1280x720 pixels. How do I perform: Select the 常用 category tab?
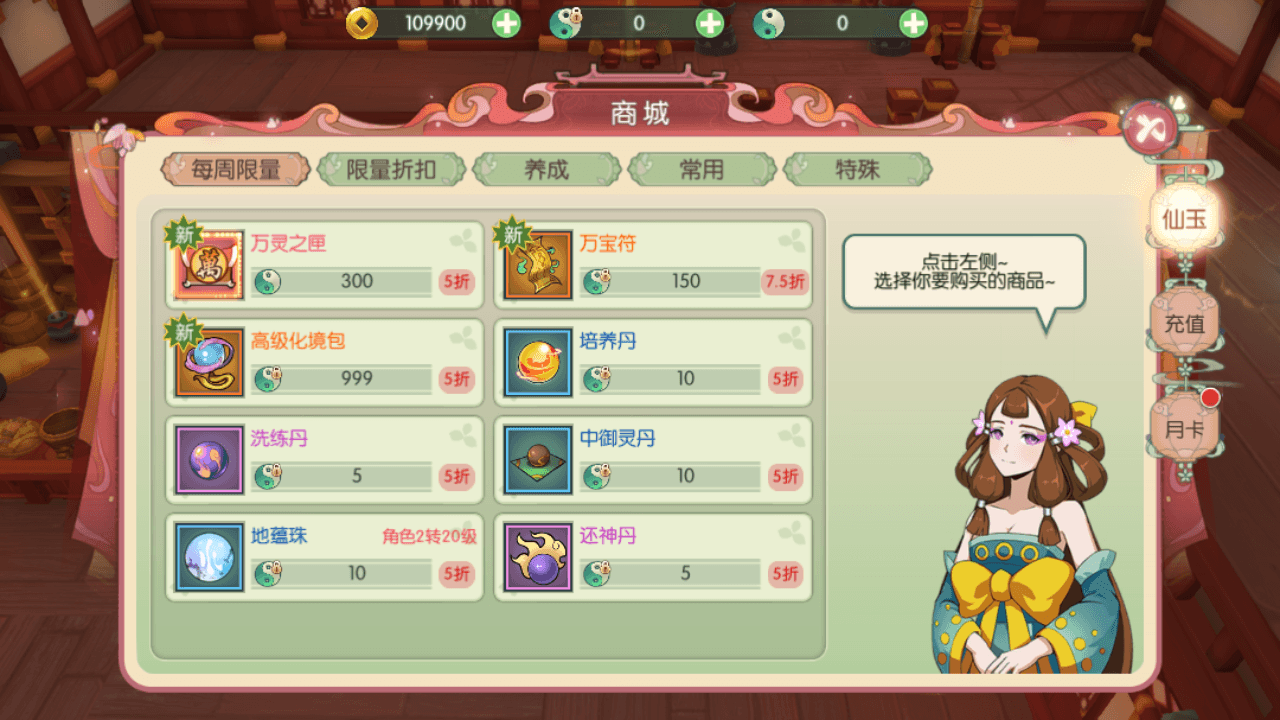tap(701, 169)
